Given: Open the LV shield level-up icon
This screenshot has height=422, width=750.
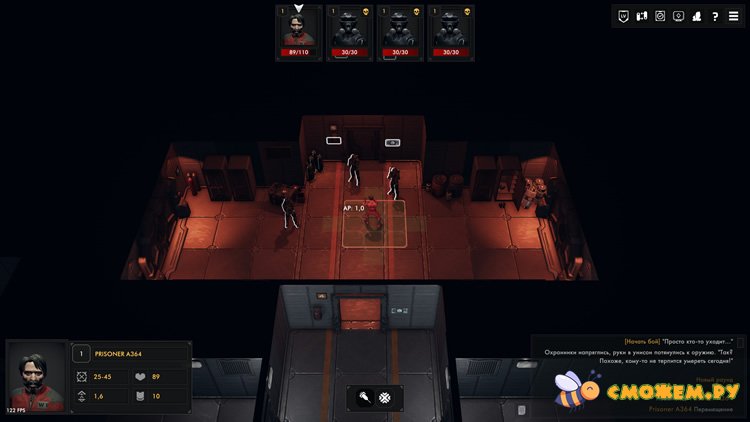Looking at the screenshot, I should (624, 16).
